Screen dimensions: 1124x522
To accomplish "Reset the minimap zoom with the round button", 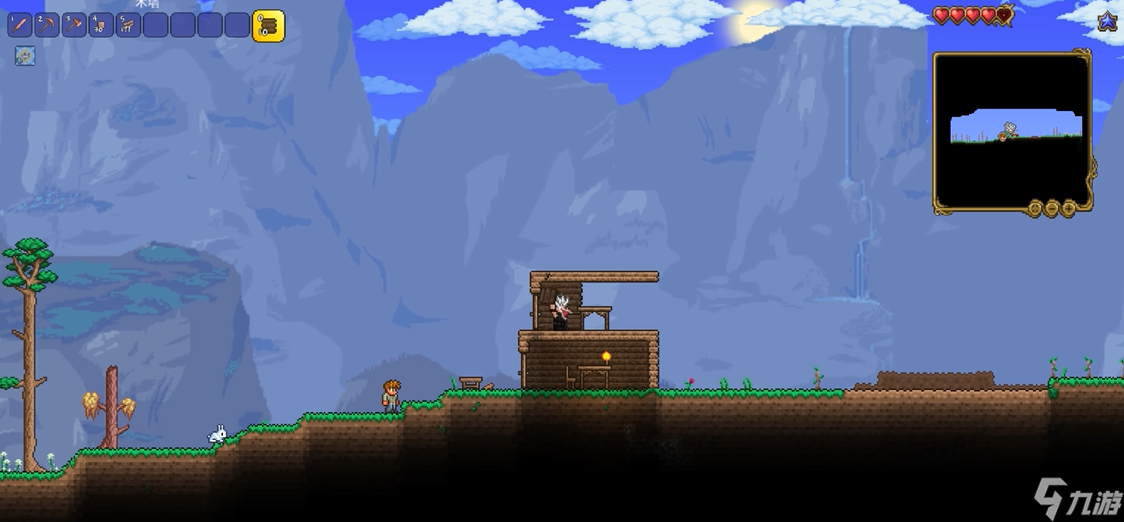I will (1036, 208).
